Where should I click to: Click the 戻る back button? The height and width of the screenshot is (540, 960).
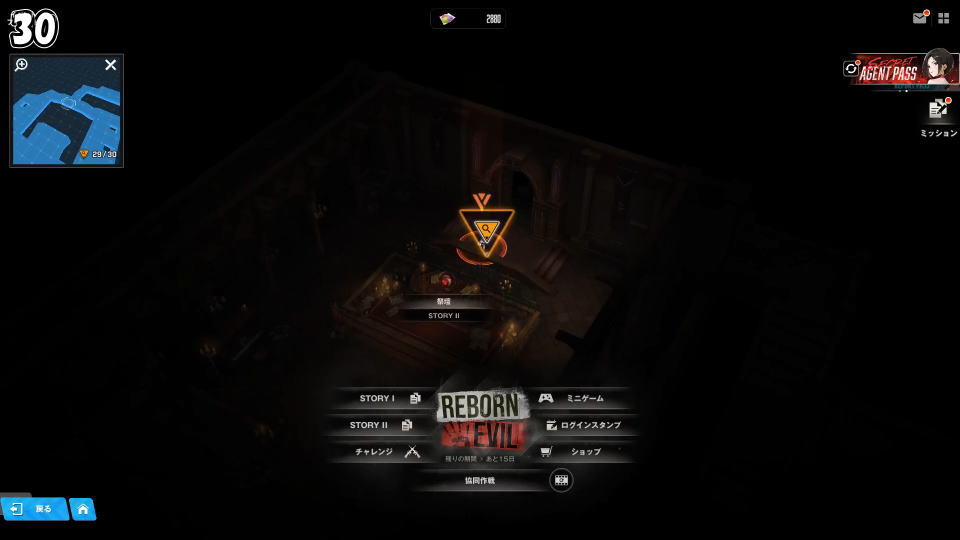(x=34, y=509)
